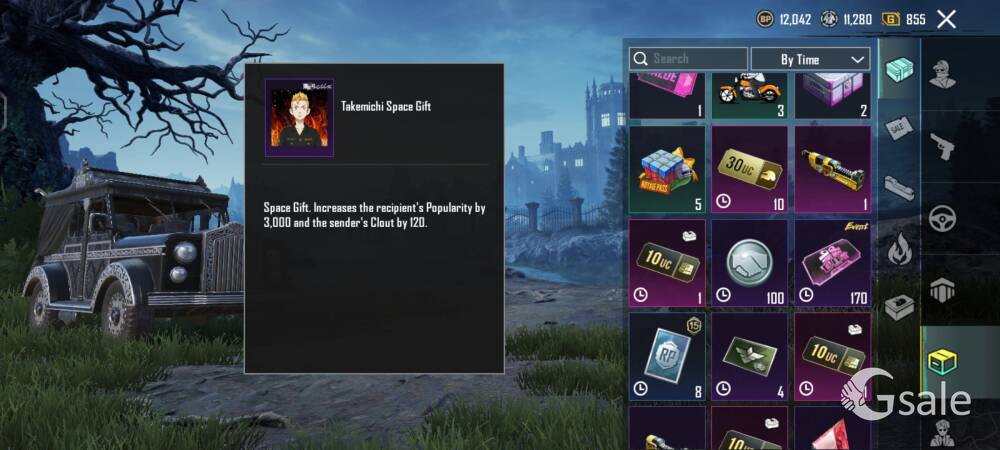Image resolution: width=1000 pixels, height=450 pixels.
Task: Open the By Time sort dropdown
Action: pos(810,59)
